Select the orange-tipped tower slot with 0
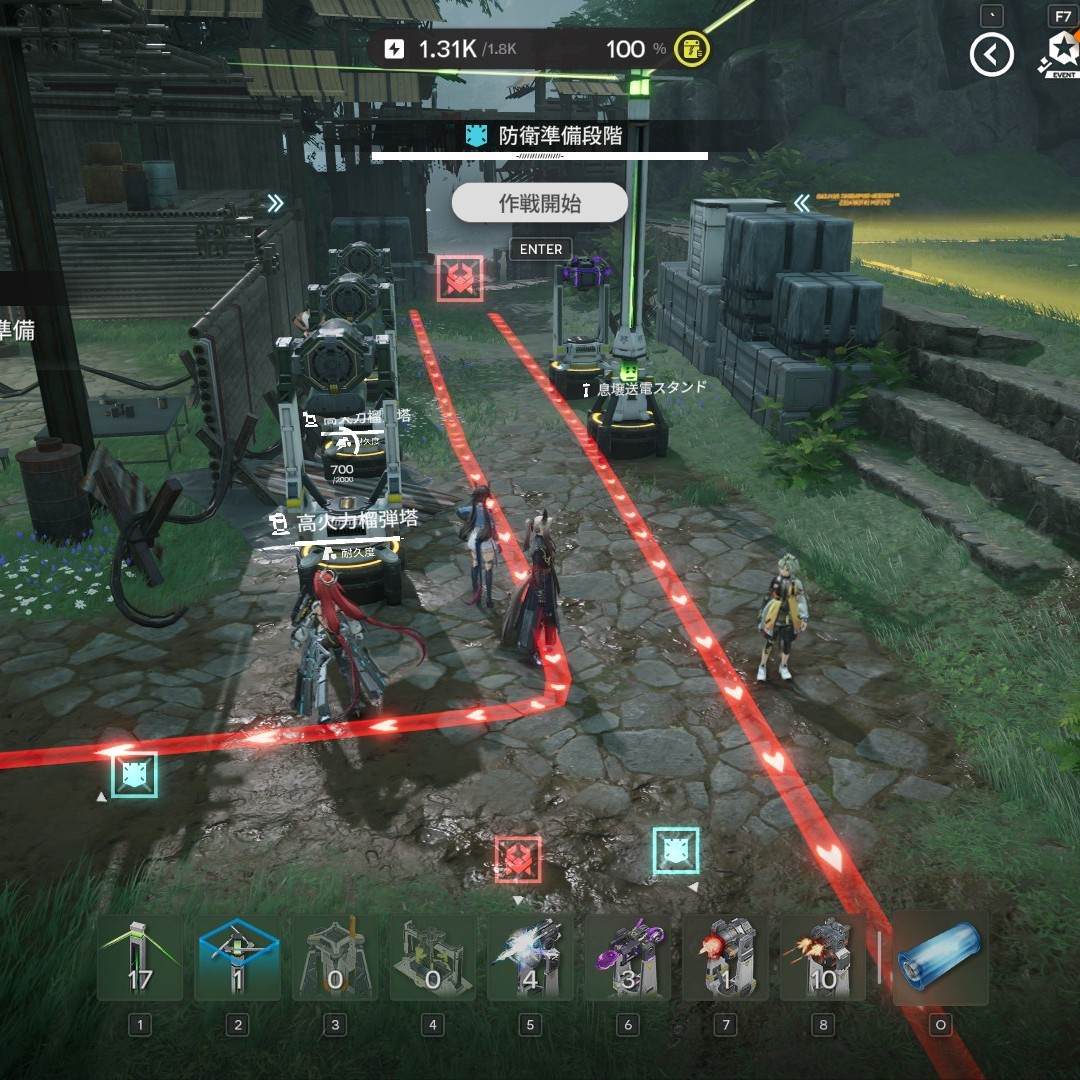The width and height of the screenshot is (1080, 1080). point(335,960)
